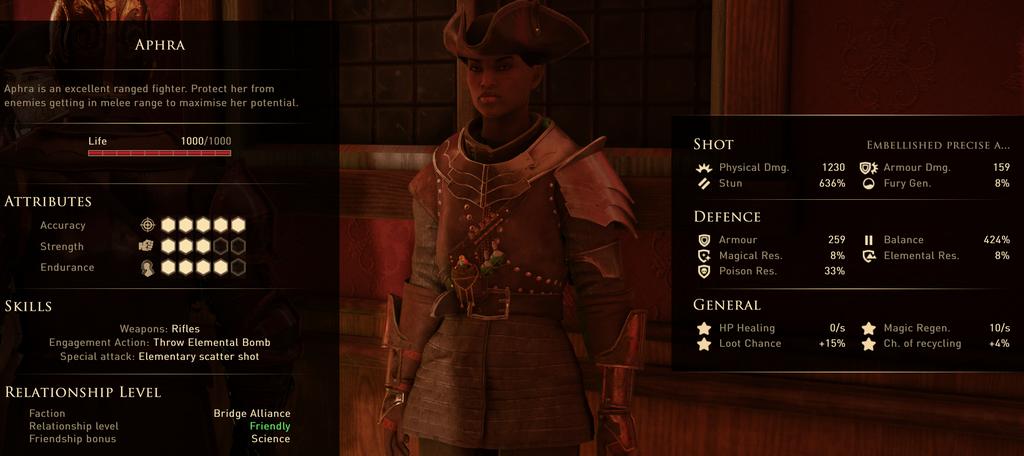The height and width of the screenshot is (456, 1024).
Task: Select the Accuracy attribute row
Action: 62,225
